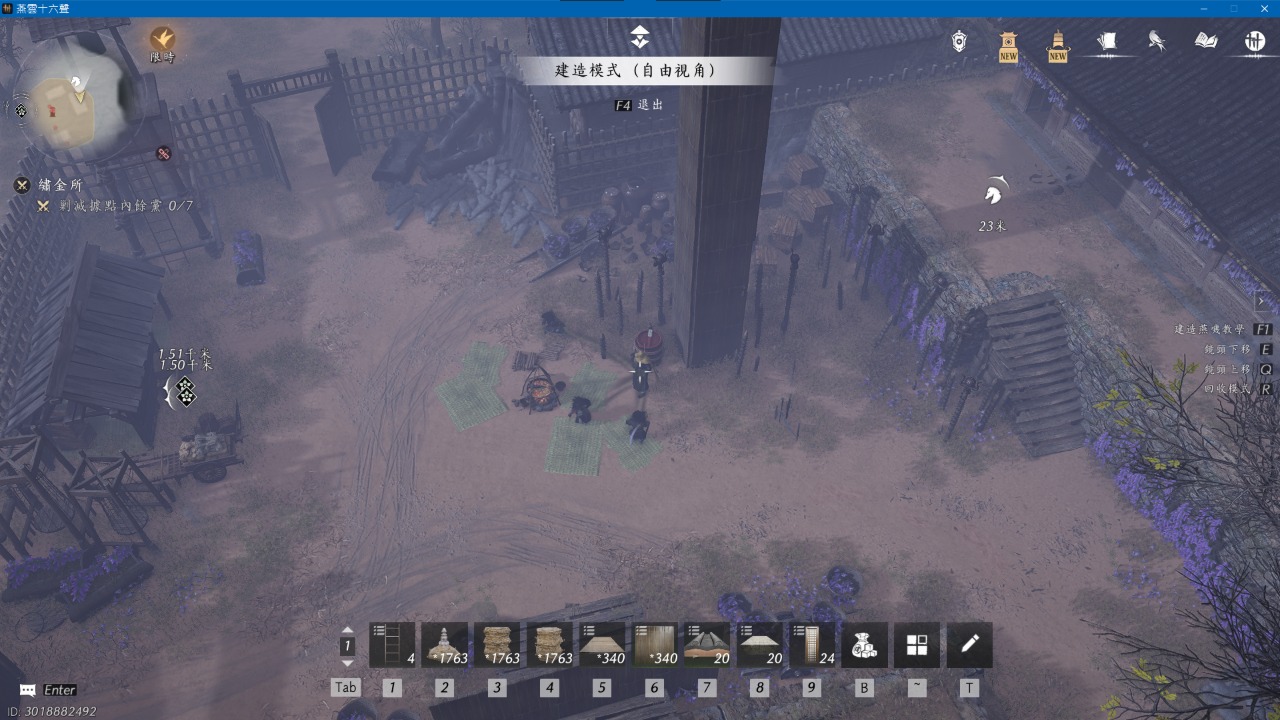The height and width of the screenshot is (720, 1280).
Task: Open the building materials bag
Action: coord(864,645)
